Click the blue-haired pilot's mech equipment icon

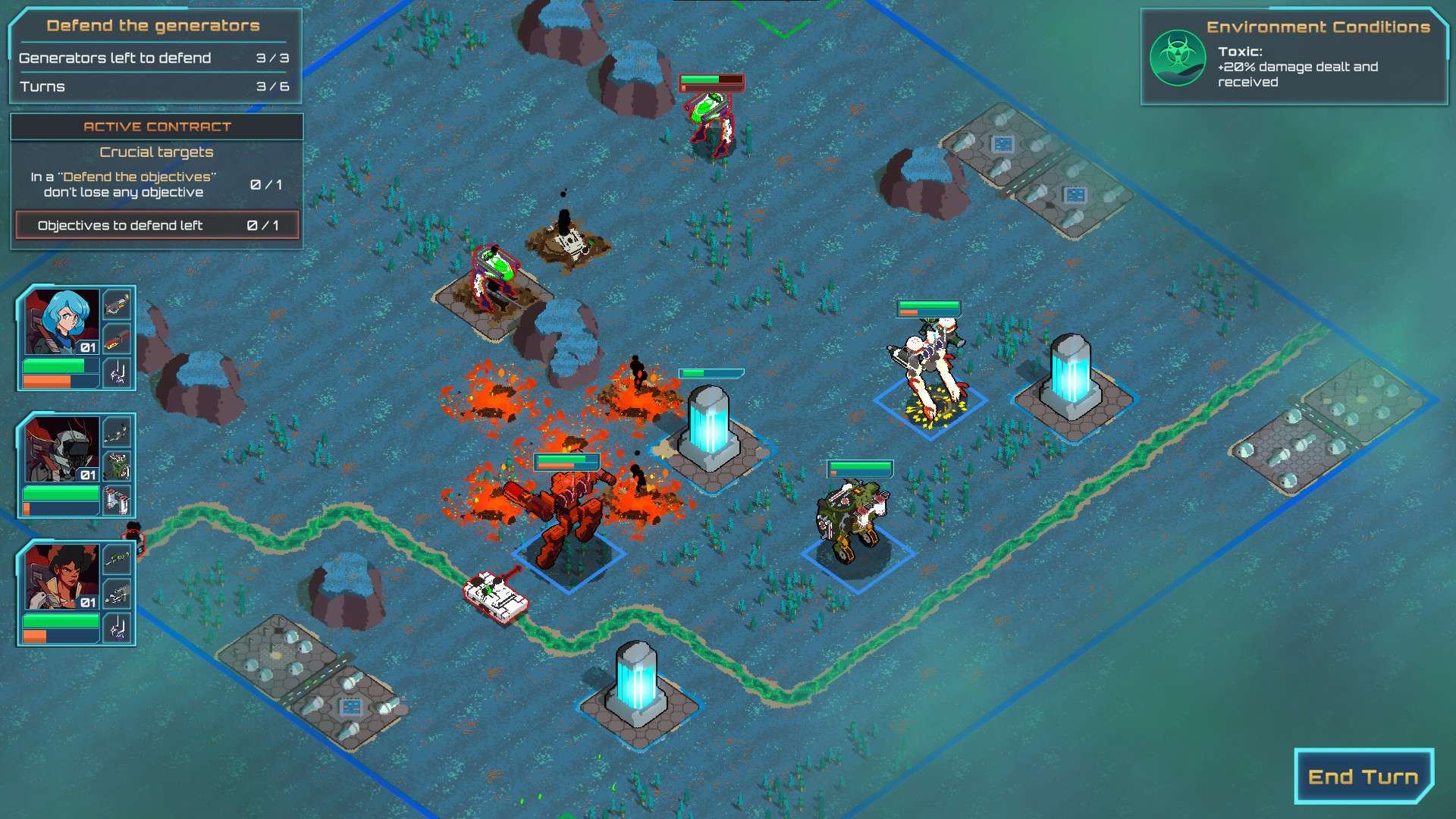(118, 373)
